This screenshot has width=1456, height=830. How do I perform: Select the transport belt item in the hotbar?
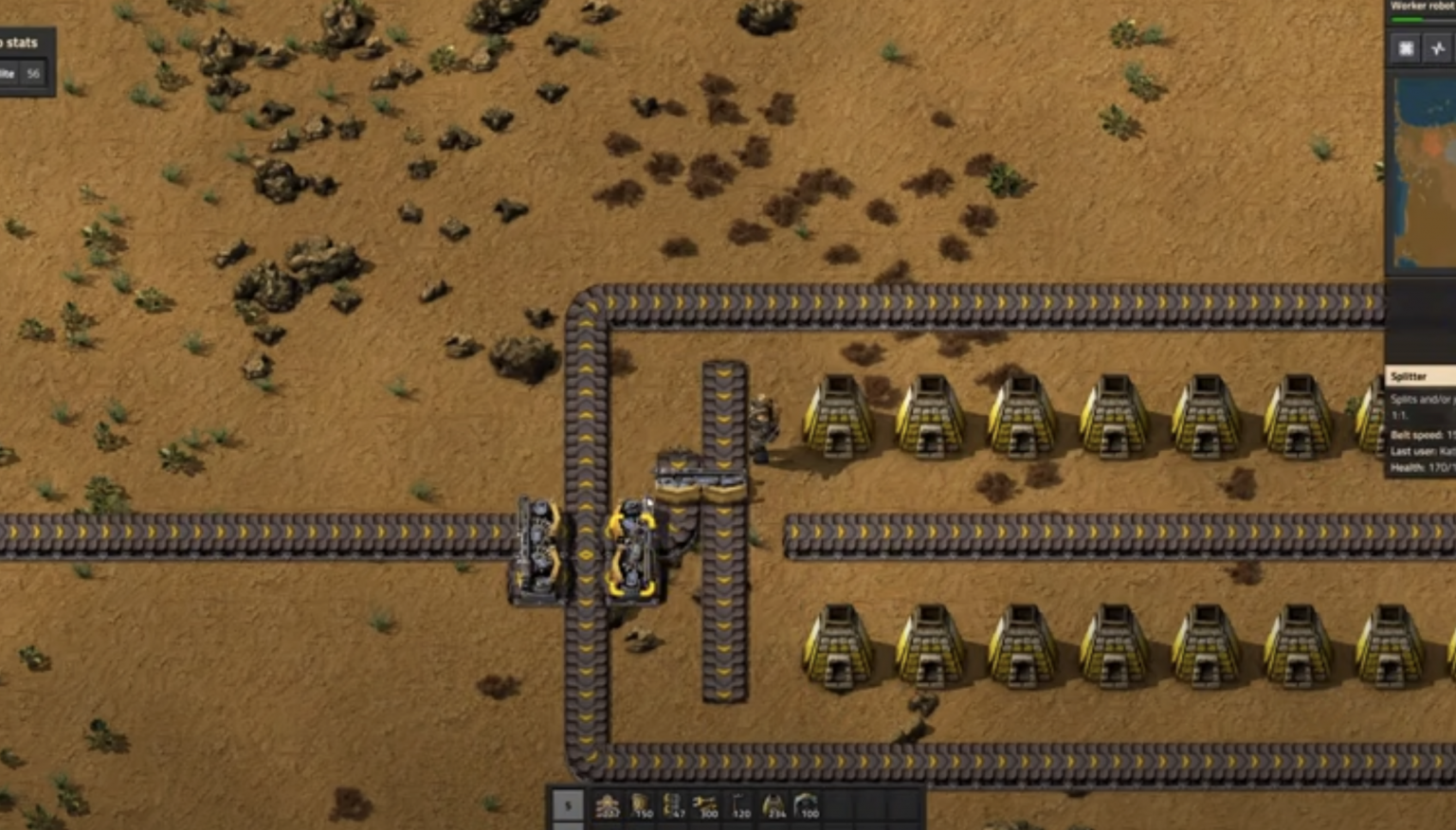(x=607, y=808)
